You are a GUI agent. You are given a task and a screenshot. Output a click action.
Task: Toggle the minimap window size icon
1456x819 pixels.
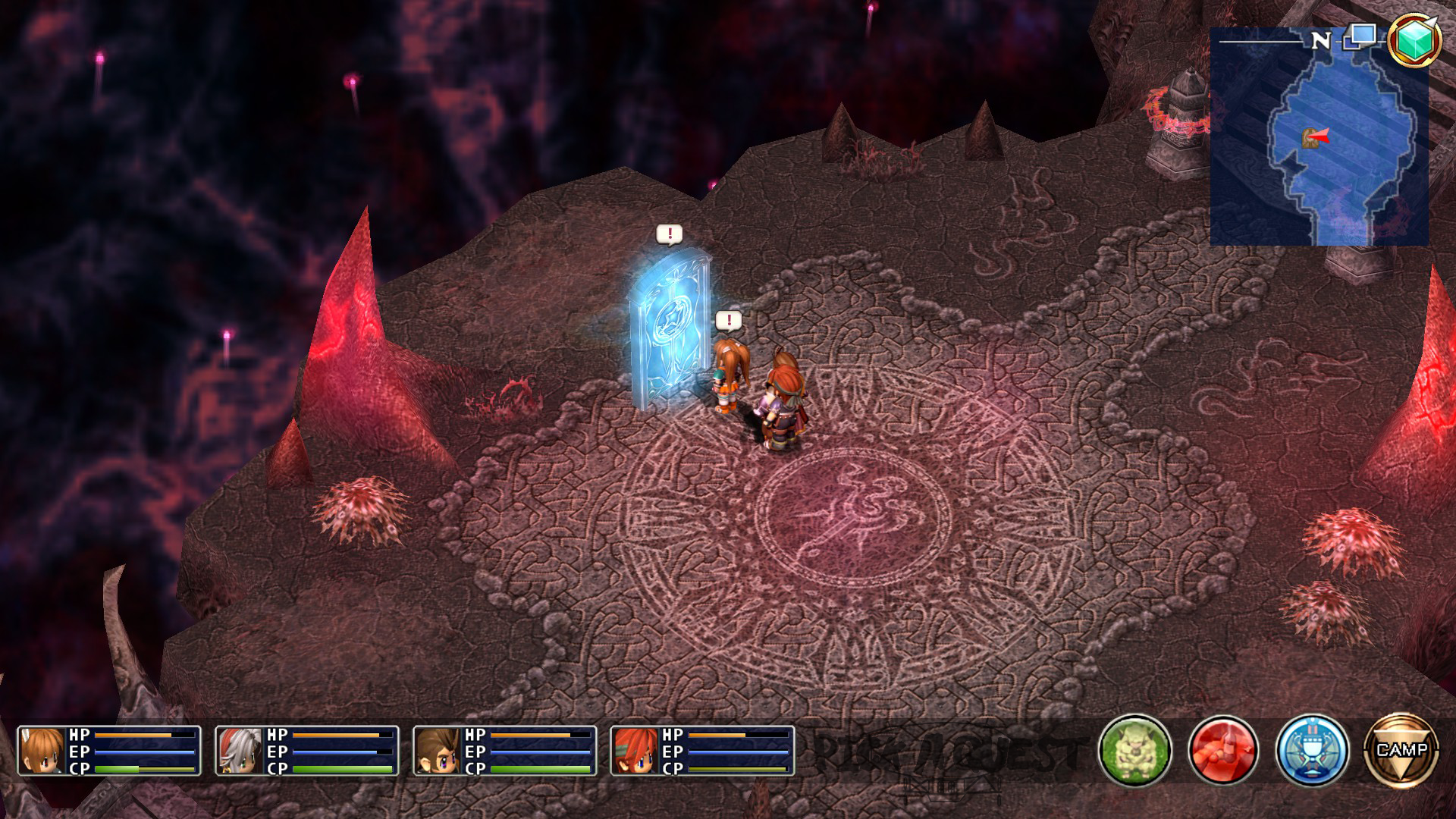pyautogui.click(x=1360, y=37)
